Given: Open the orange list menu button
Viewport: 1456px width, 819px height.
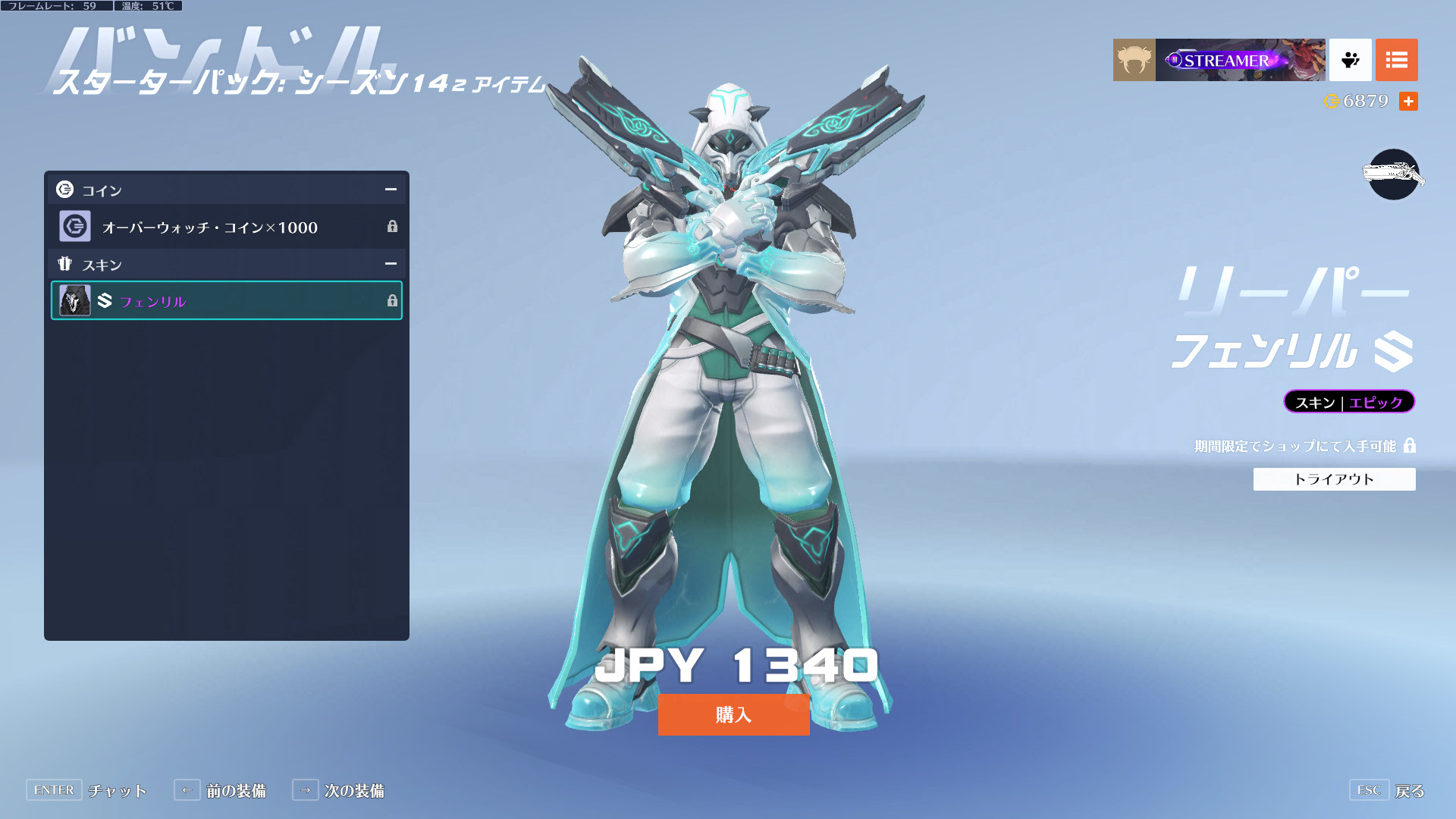Looking at the screenshot, I should click(1396, 60).
